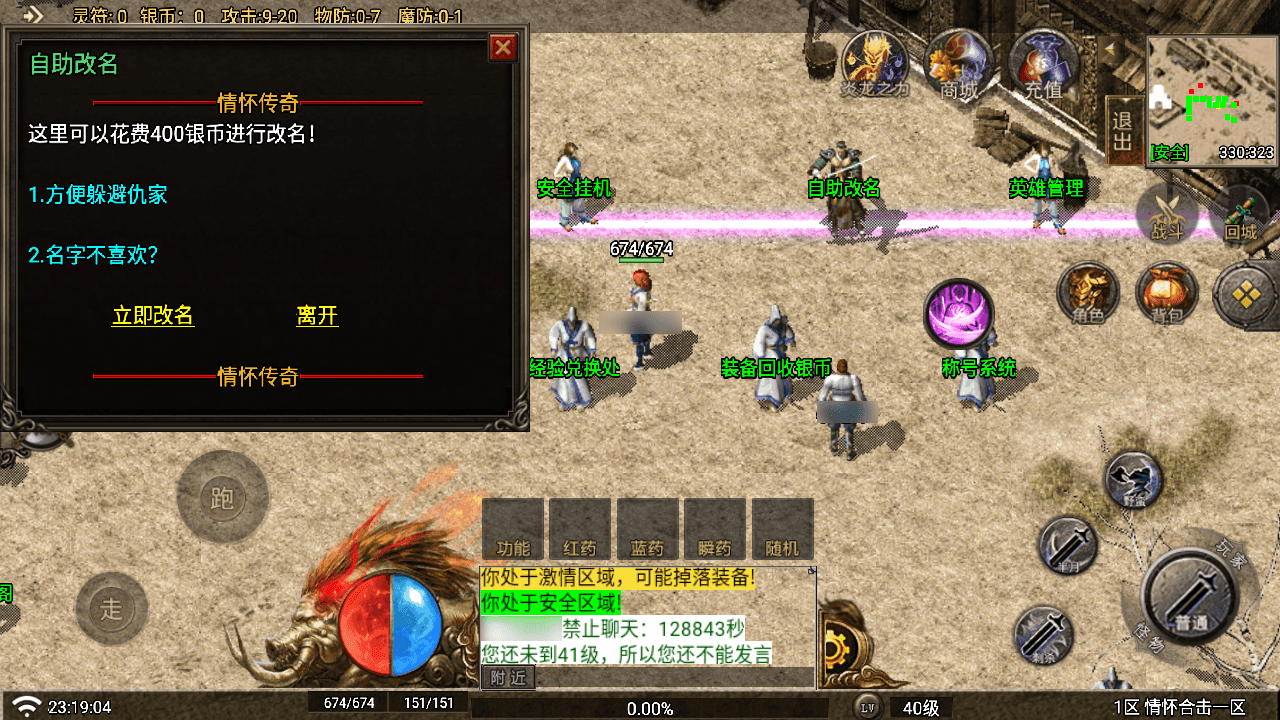Open the 商城 shop
Screen dimensions: 1280x720
click(x=959, y=64)
